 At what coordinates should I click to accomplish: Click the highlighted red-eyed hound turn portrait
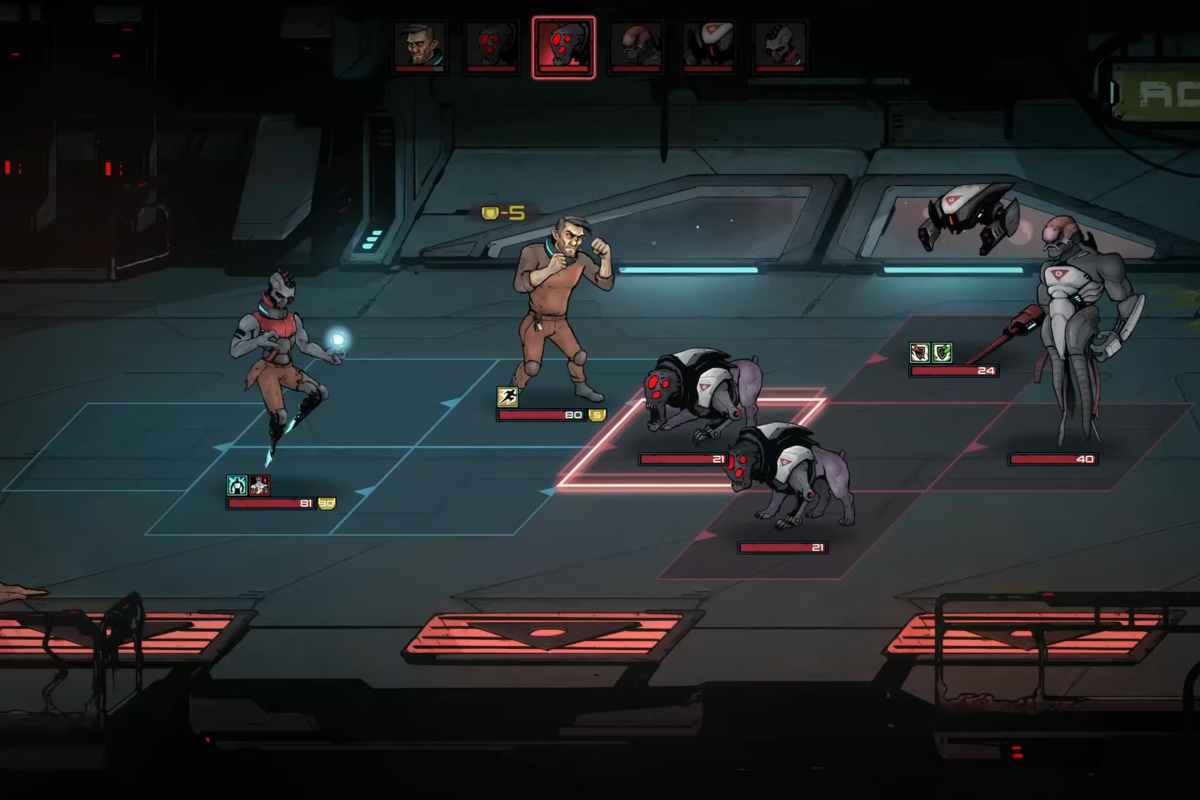tap(564, 46)
